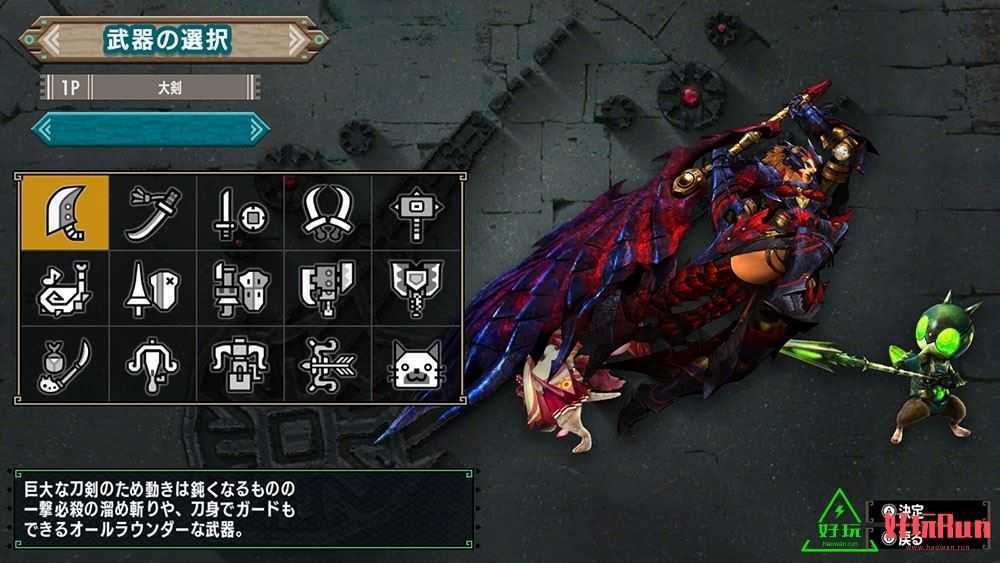Select the Great Sword weapon icon
Viewport: 1000px width, 563px height.
point(63,212)
